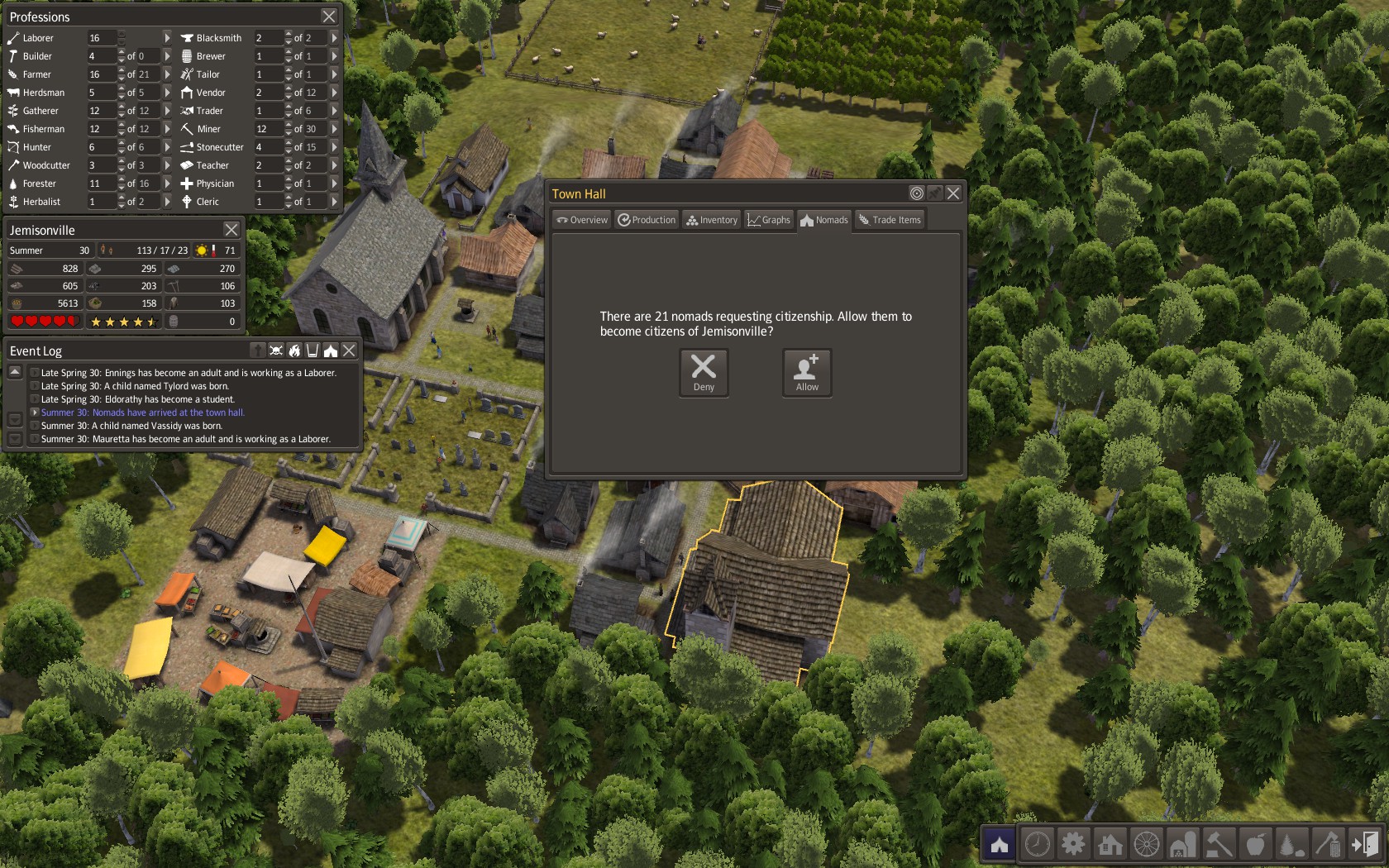The height and width of the screenshot is (868, 1389).
Task: Open the gear tools toolbar menu
Action: coord(1073,844)
